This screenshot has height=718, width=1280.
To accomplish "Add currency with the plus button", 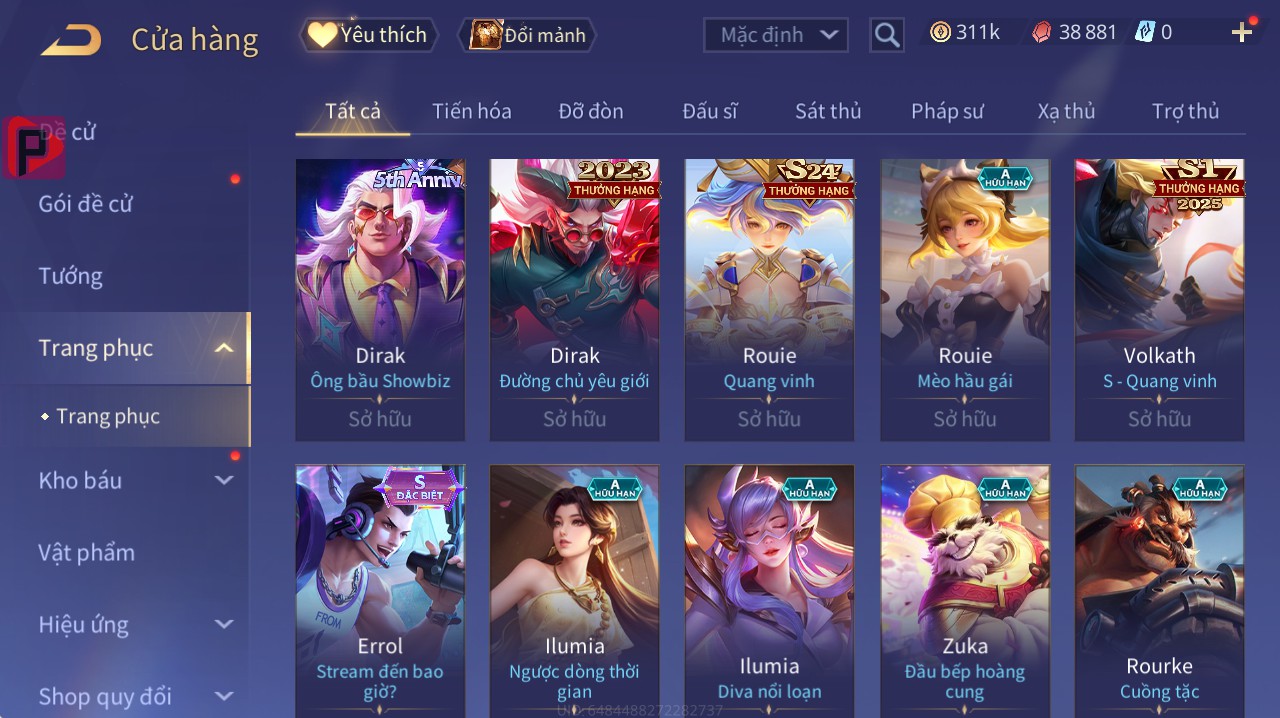I will point(1242,33).
